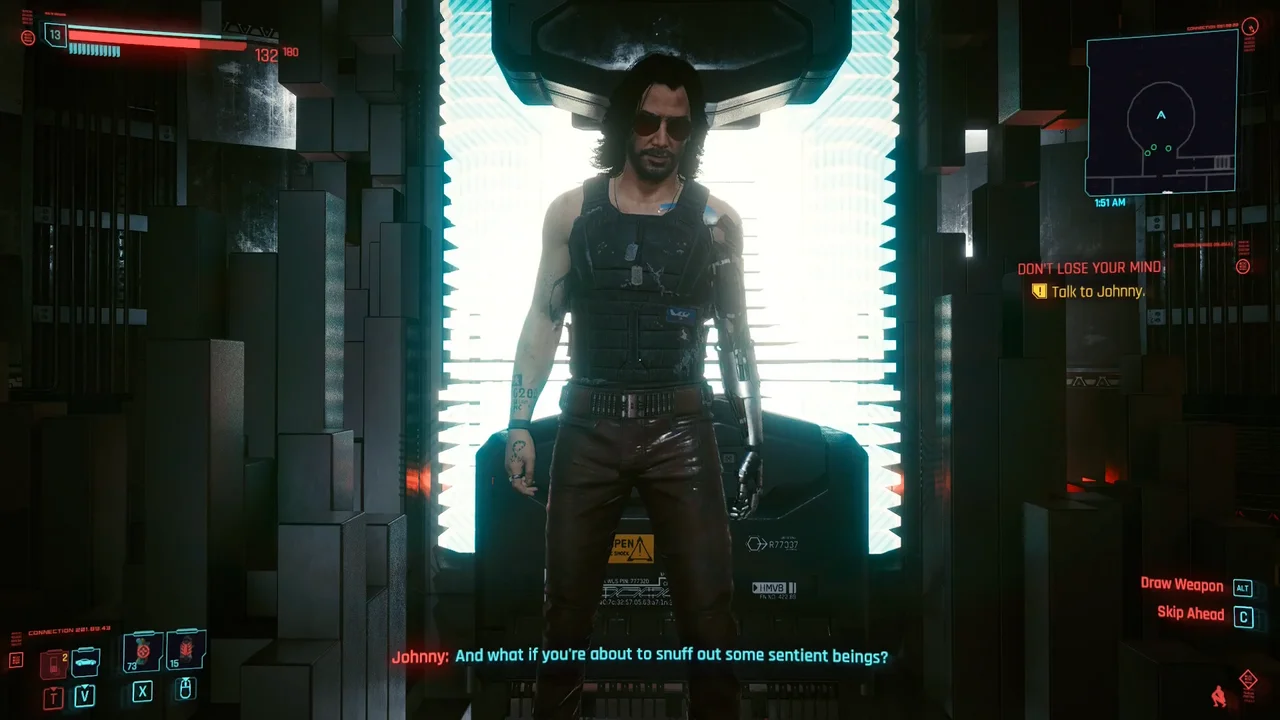Select the vehicle call slot
1280x720 pixels.
(85, 662)
